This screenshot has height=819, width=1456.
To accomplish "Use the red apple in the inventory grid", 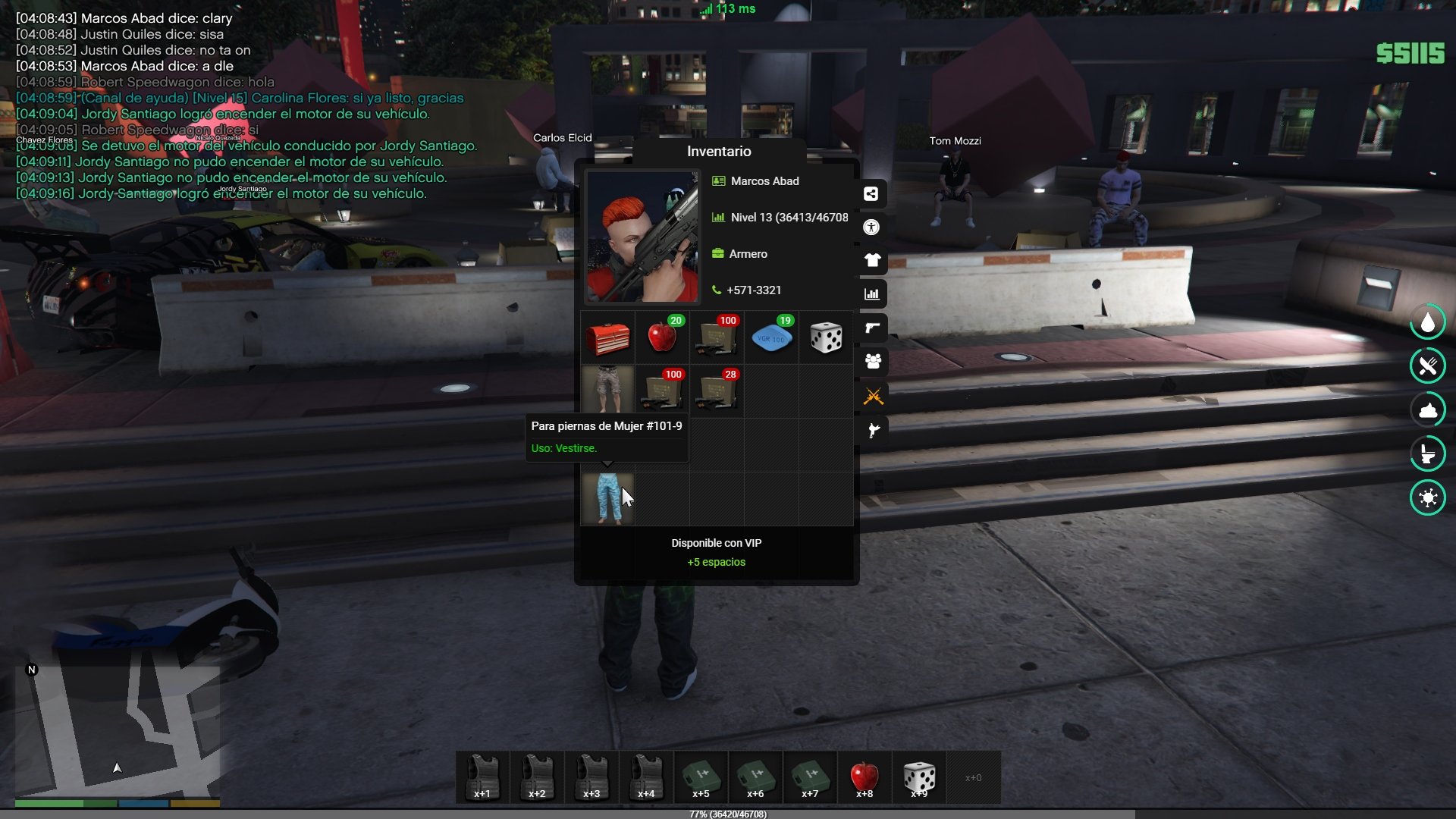I will pyautogui.click(x=662, y=337).
